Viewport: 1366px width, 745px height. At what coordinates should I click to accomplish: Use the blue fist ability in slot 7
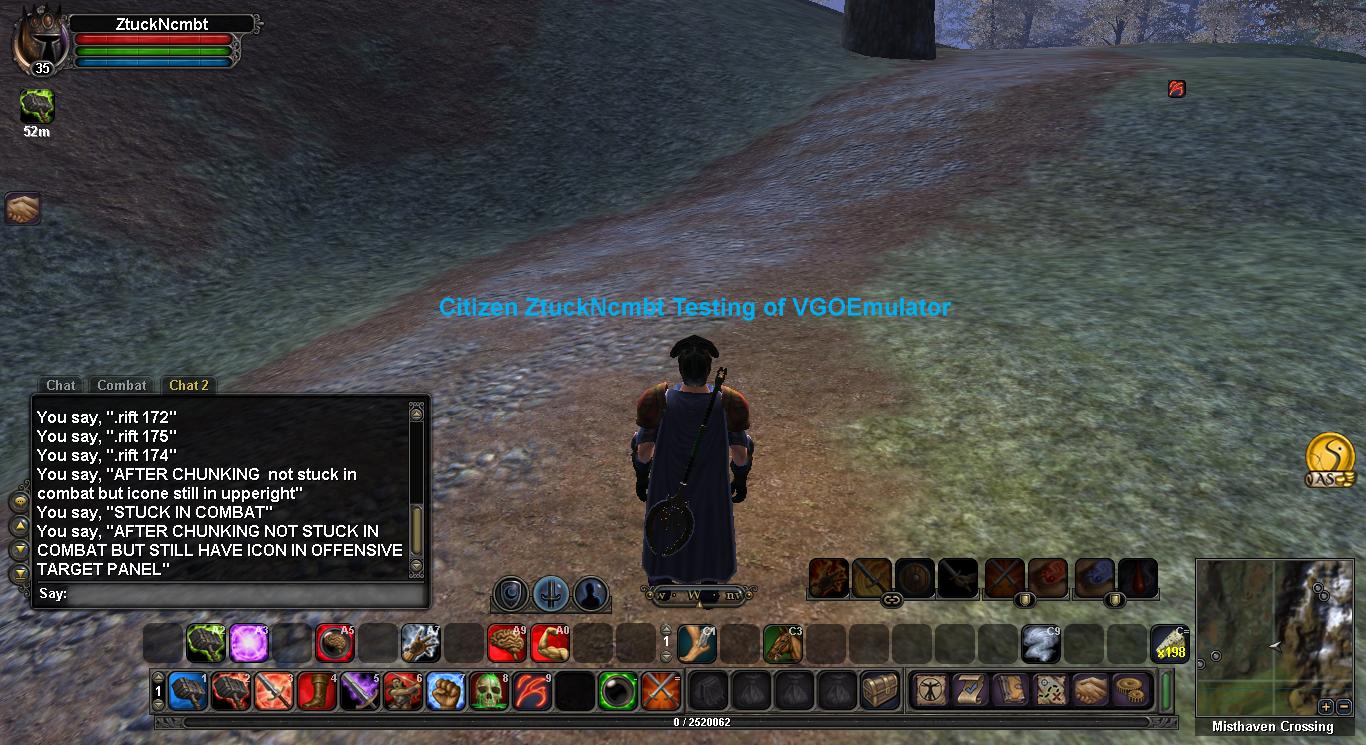(446, 691)
